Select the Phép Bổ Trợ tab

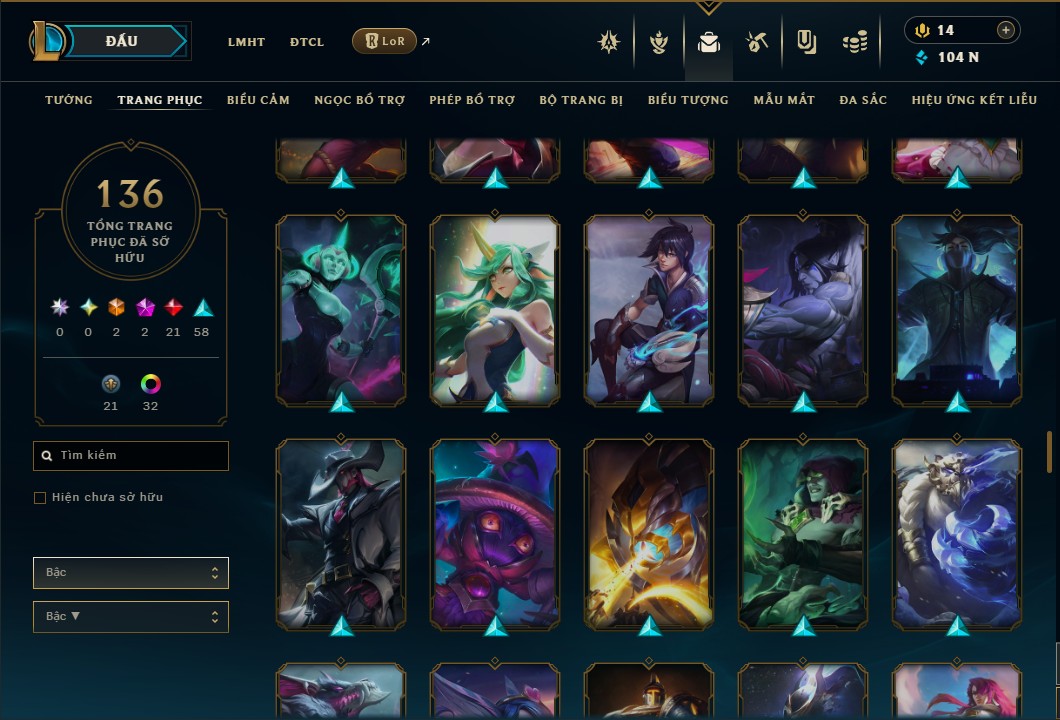click(472, 100)
